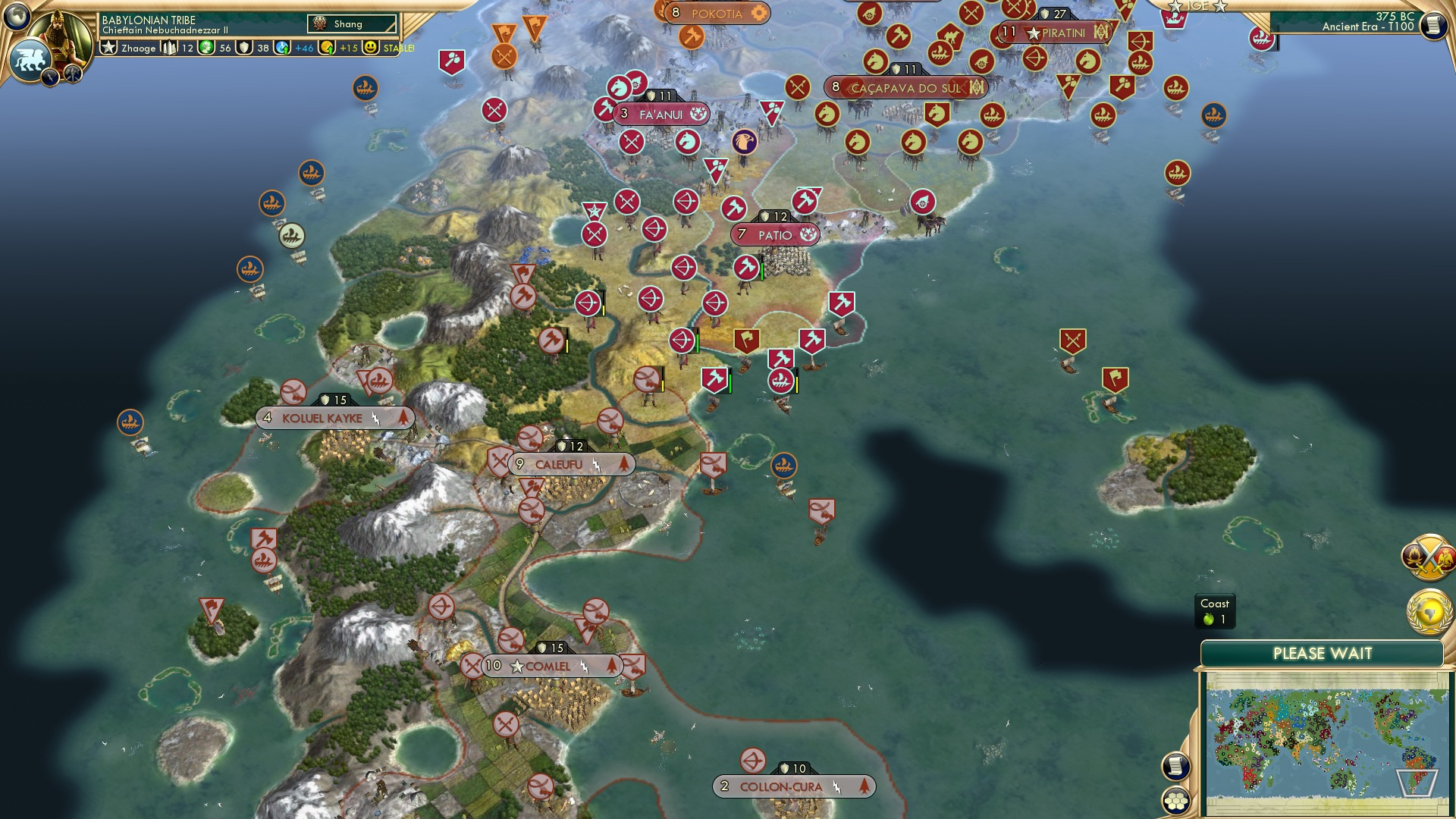
Task: Click the STABLE happiness smiley indicator
Action: pos(371,49)
